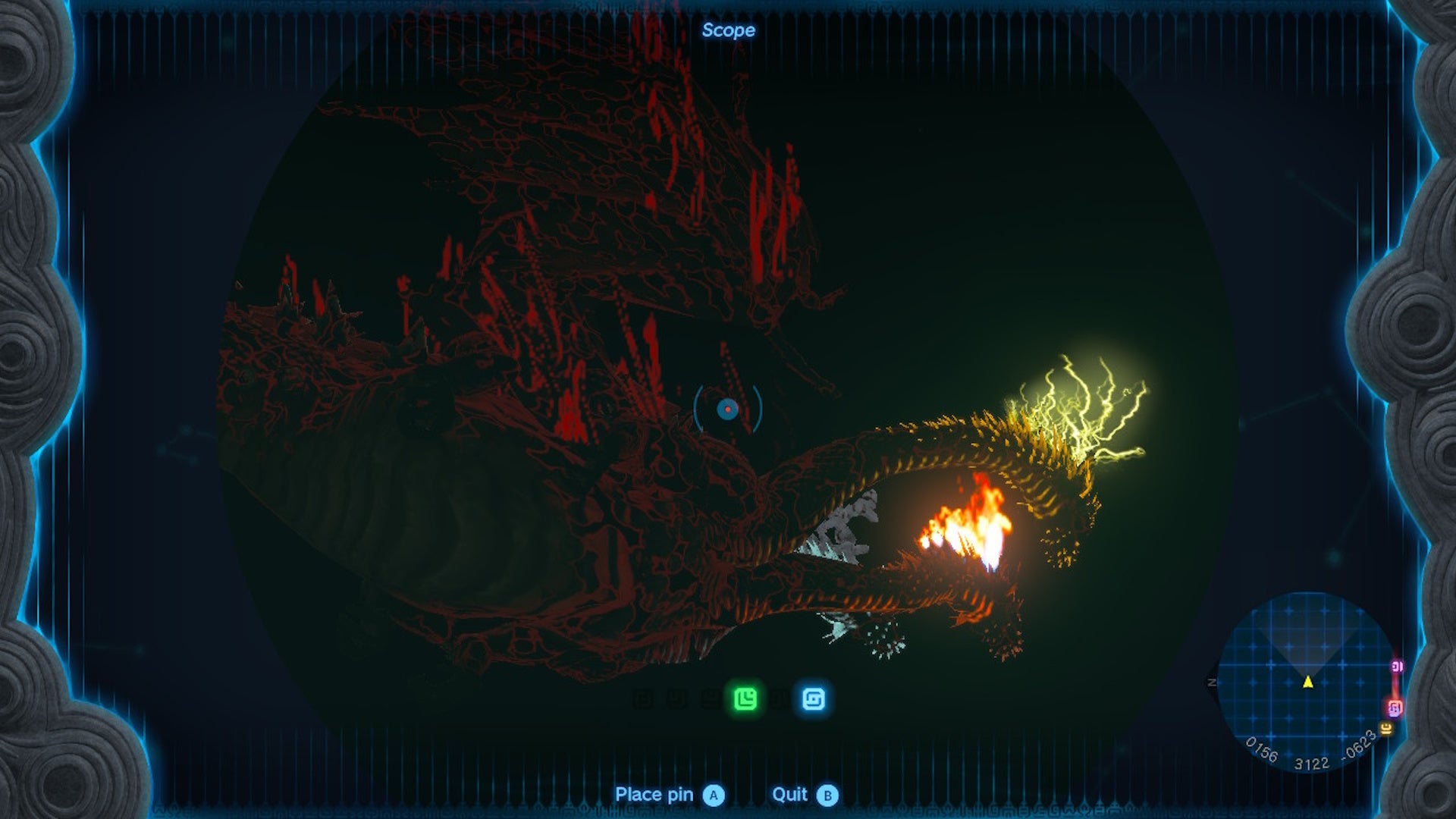Click the aiming reticle in the scope center
Screen dimensions: 1456x819
coord(729,410)
